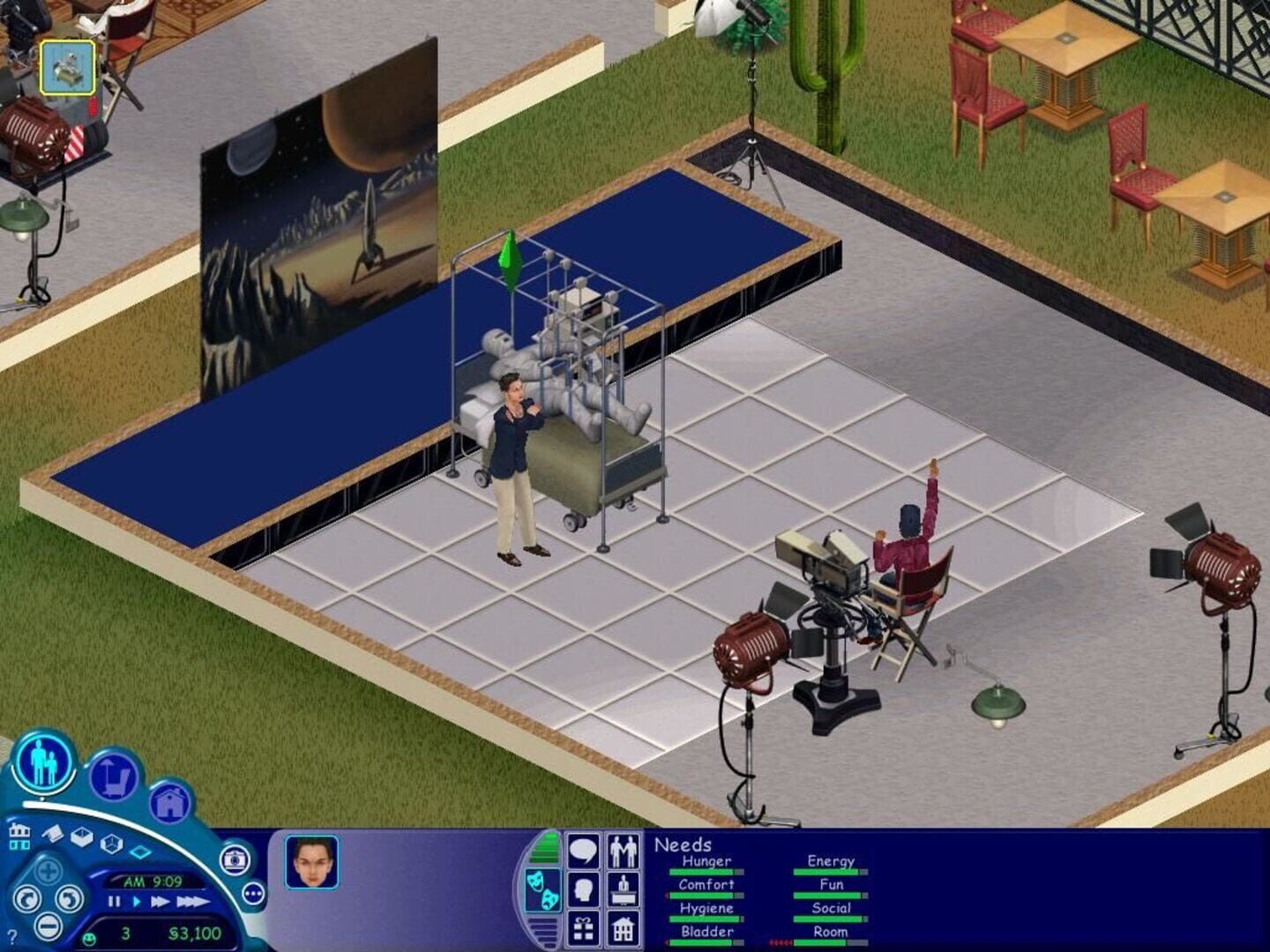Open the Personality panel head icon
Screen dimensions: 1270x952
pos(582,889)
